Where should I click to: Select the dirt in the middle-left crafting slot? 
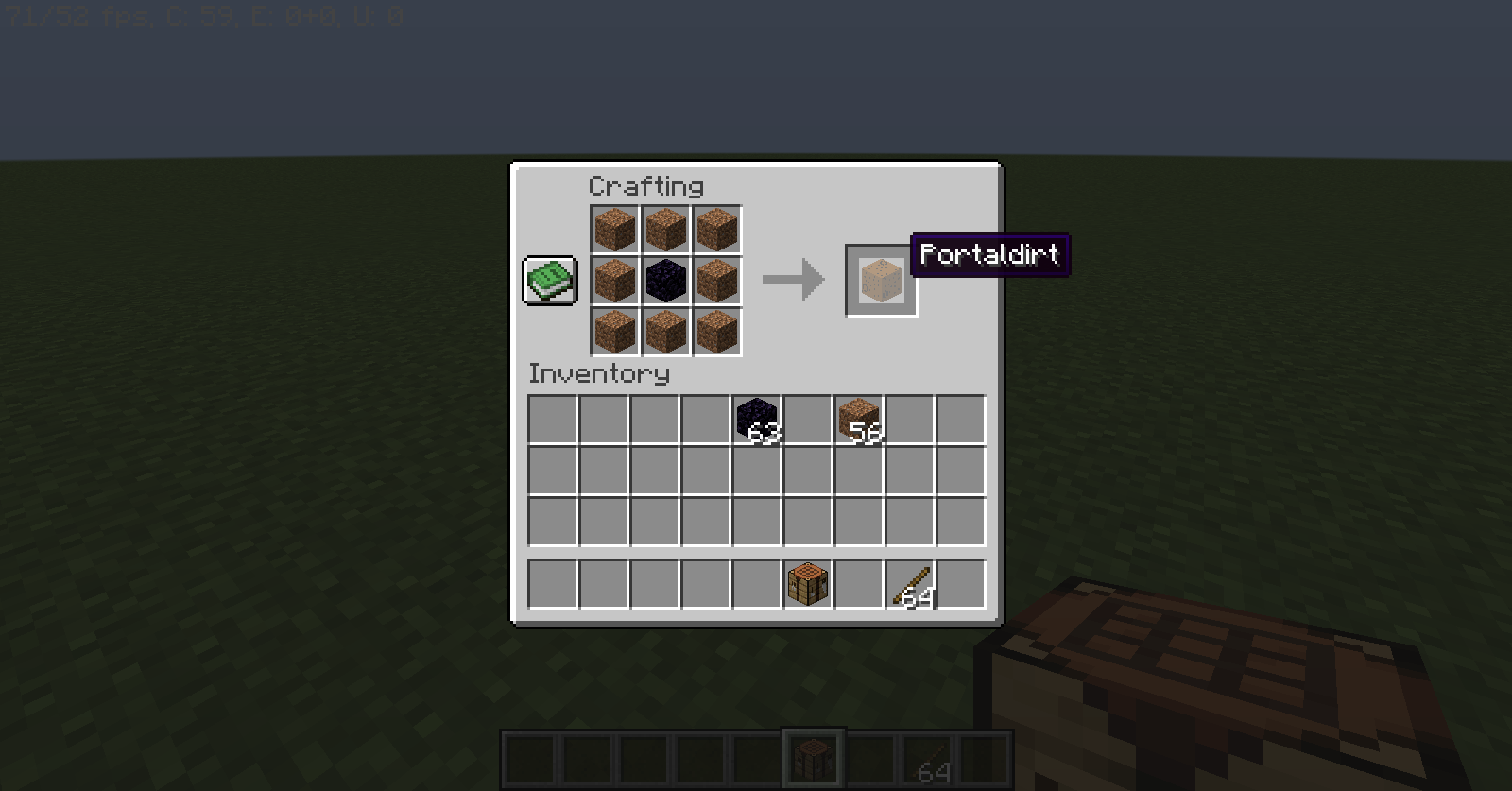pyautogui.click(x=614, y=278)
